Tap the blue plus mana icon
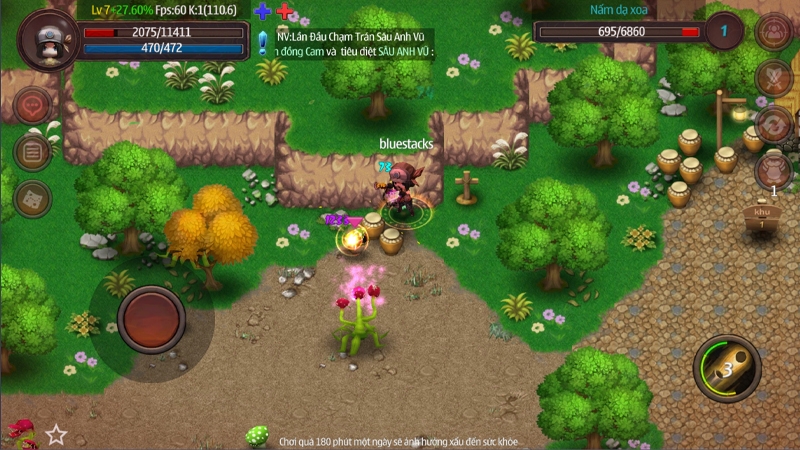 pos(262,12)
